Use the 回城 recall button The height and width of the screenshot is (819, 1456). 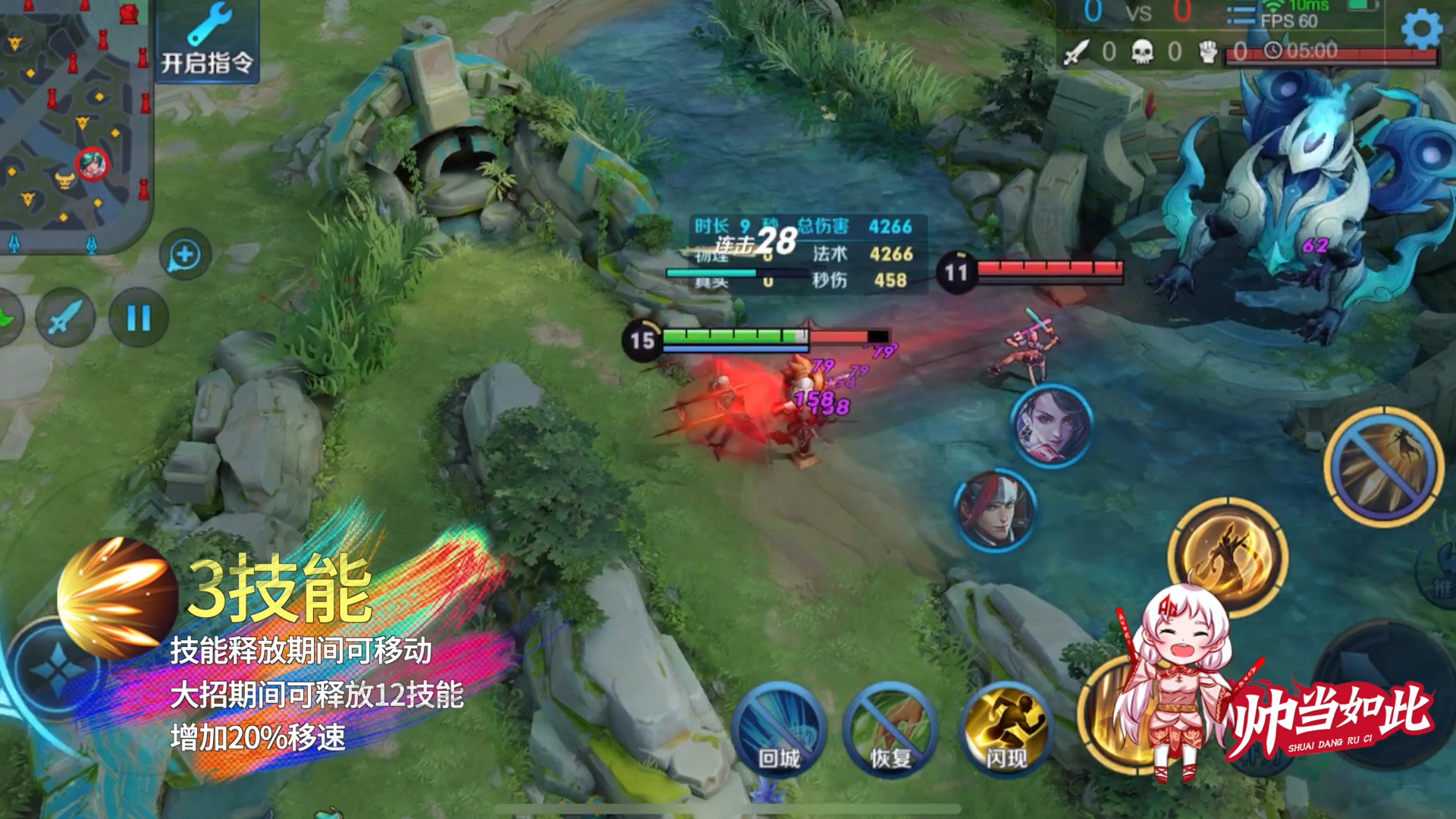click(x=780, y=728)
